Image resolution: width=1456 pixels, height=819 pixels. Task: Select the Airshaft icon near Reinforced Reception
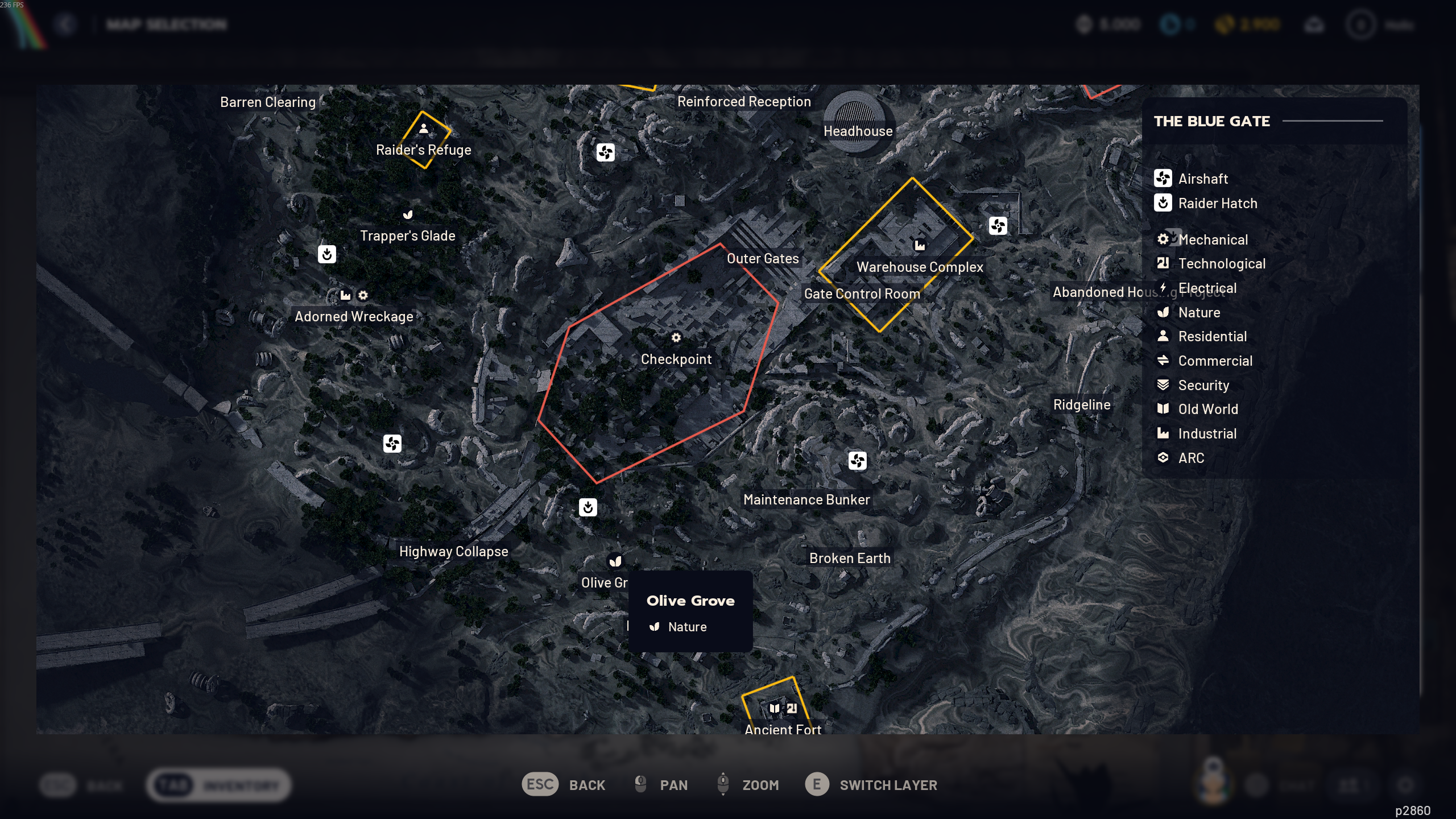[605, 152]
